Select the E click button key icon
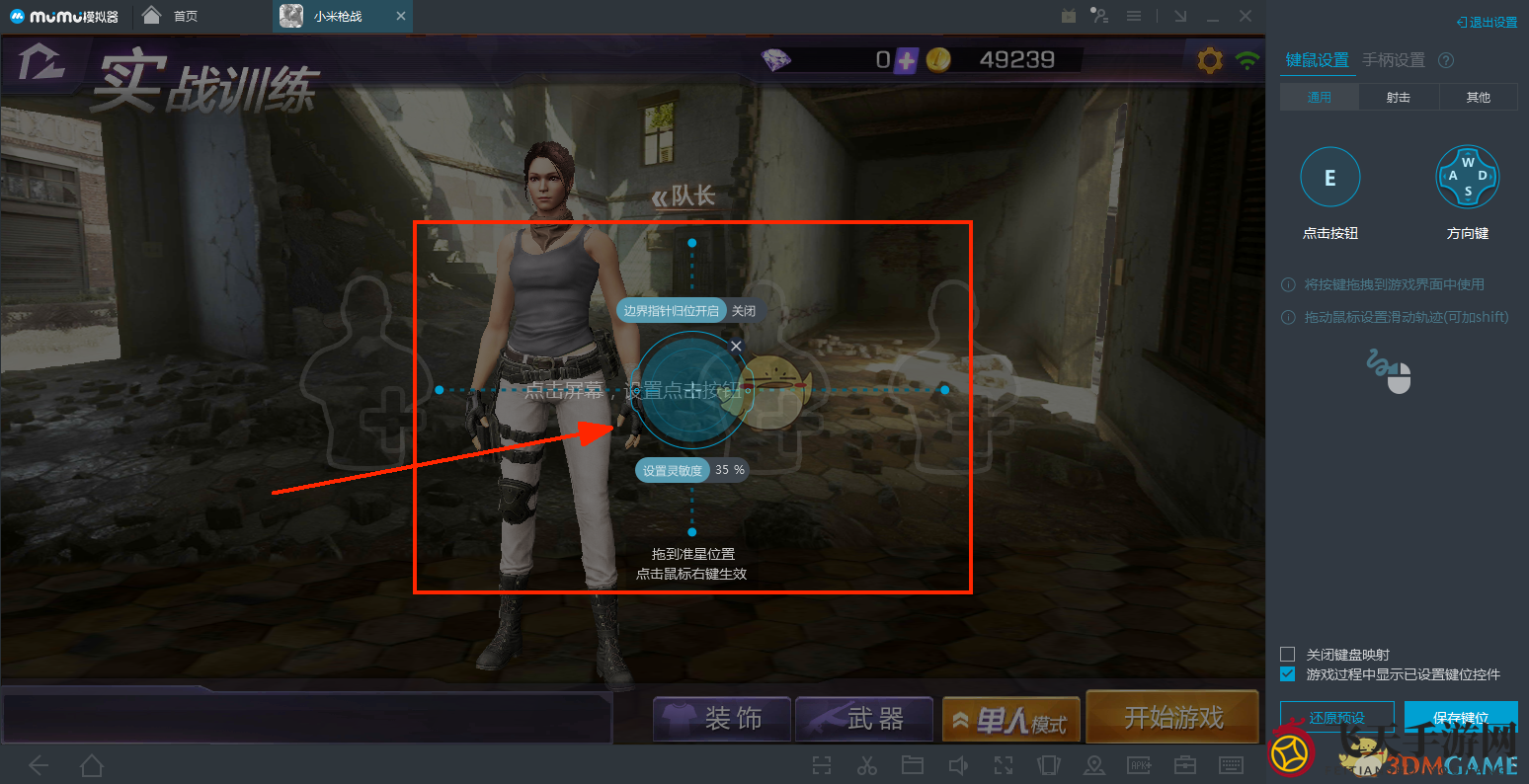Screen dimensions: 1529x784 pyautogui.click(x=1329, y=176)
